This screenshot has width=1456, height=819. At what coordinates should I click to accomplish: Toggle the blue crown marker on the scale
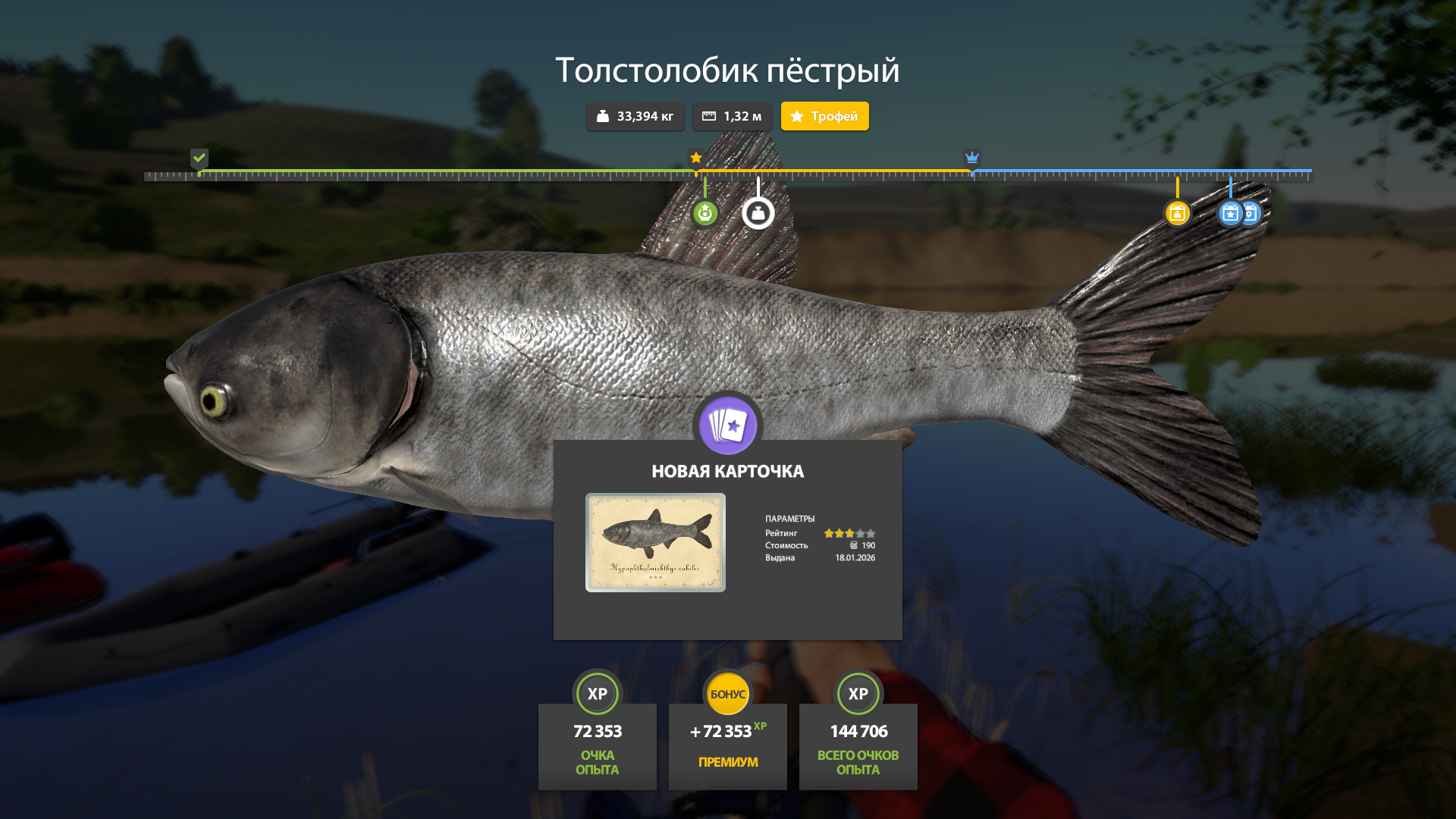coord(972,158)
